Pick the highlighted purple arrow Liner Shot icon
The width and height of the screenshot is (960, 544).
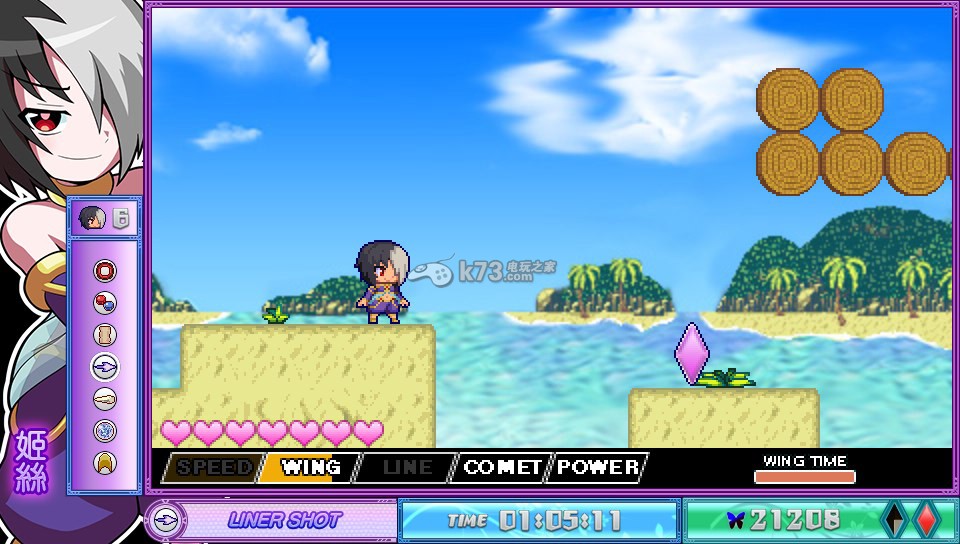[x=105, y=367]
